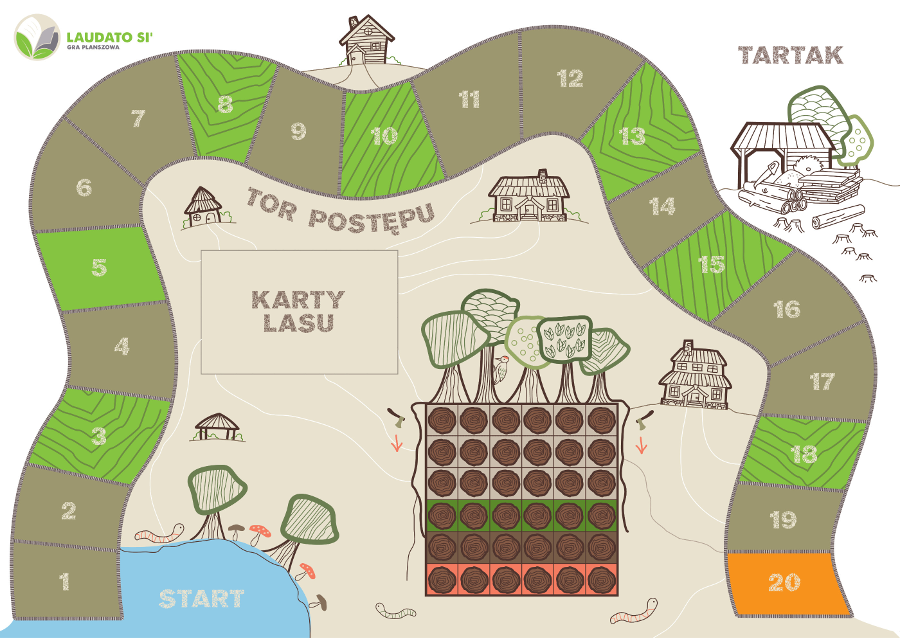Pick the bright green space 5

[x=98, y=268]
